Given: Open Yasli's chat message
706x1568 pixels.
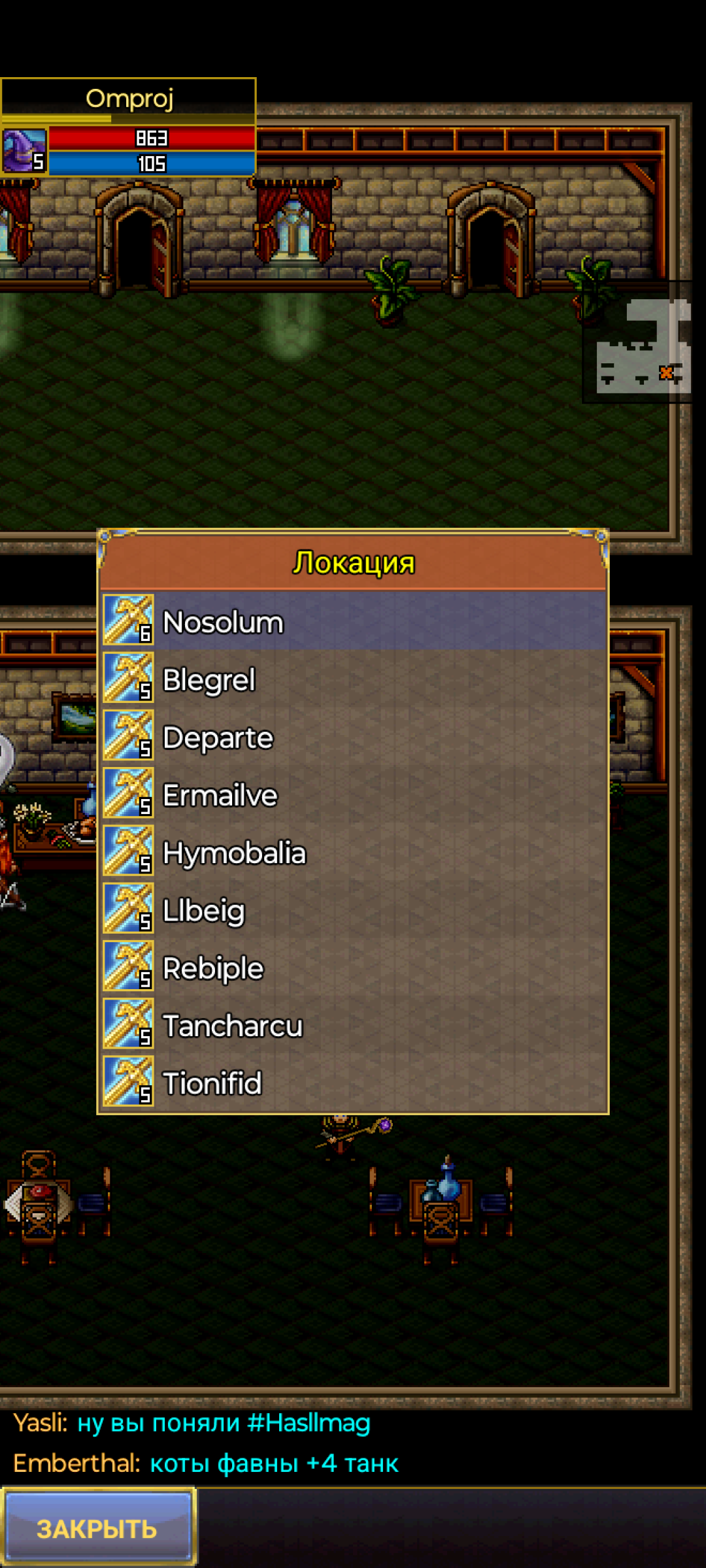Looking at the screenshot, I should click(x=192, y=1423).
